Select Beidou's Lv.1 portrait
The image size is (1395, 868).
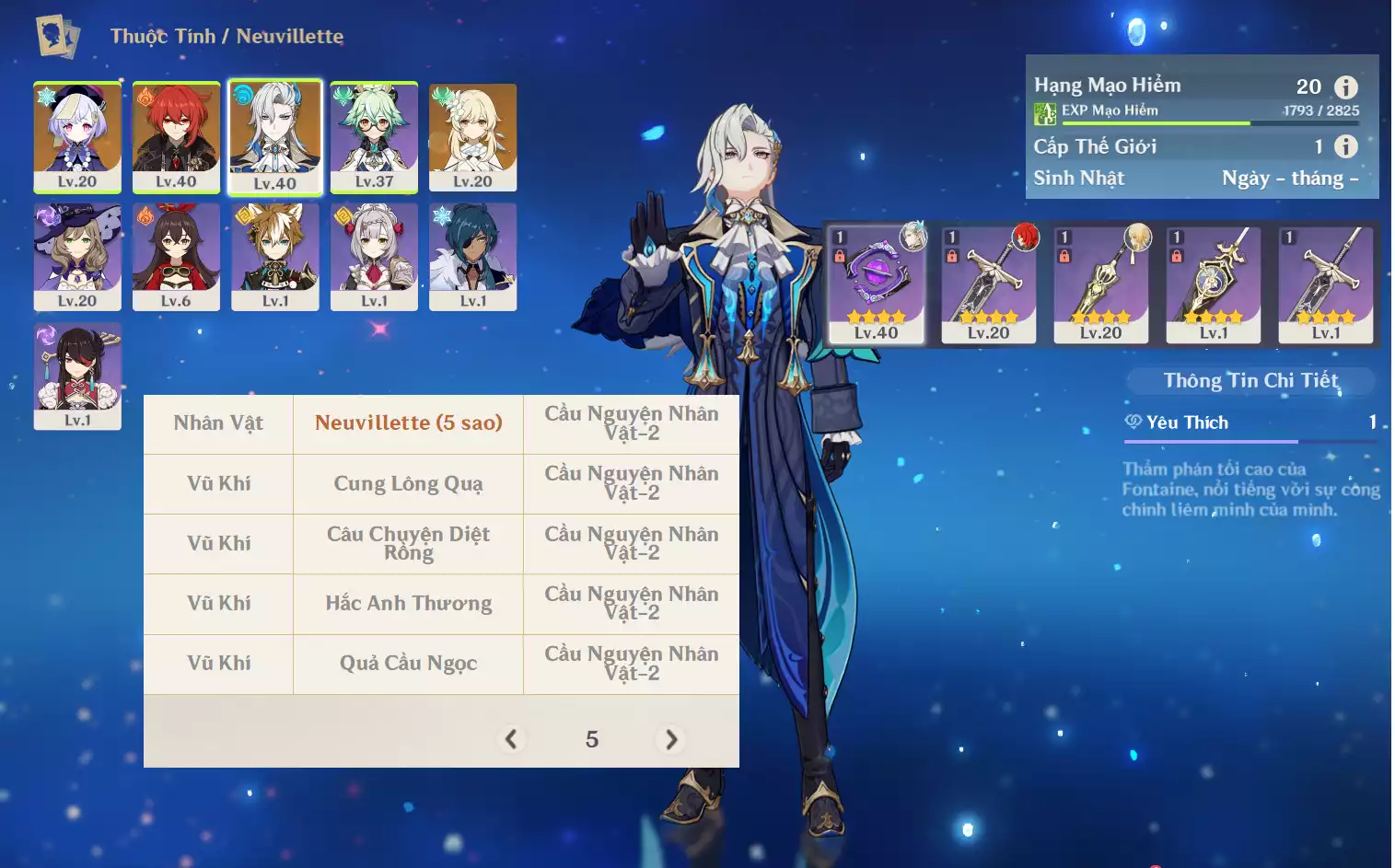tap(77, 376)
